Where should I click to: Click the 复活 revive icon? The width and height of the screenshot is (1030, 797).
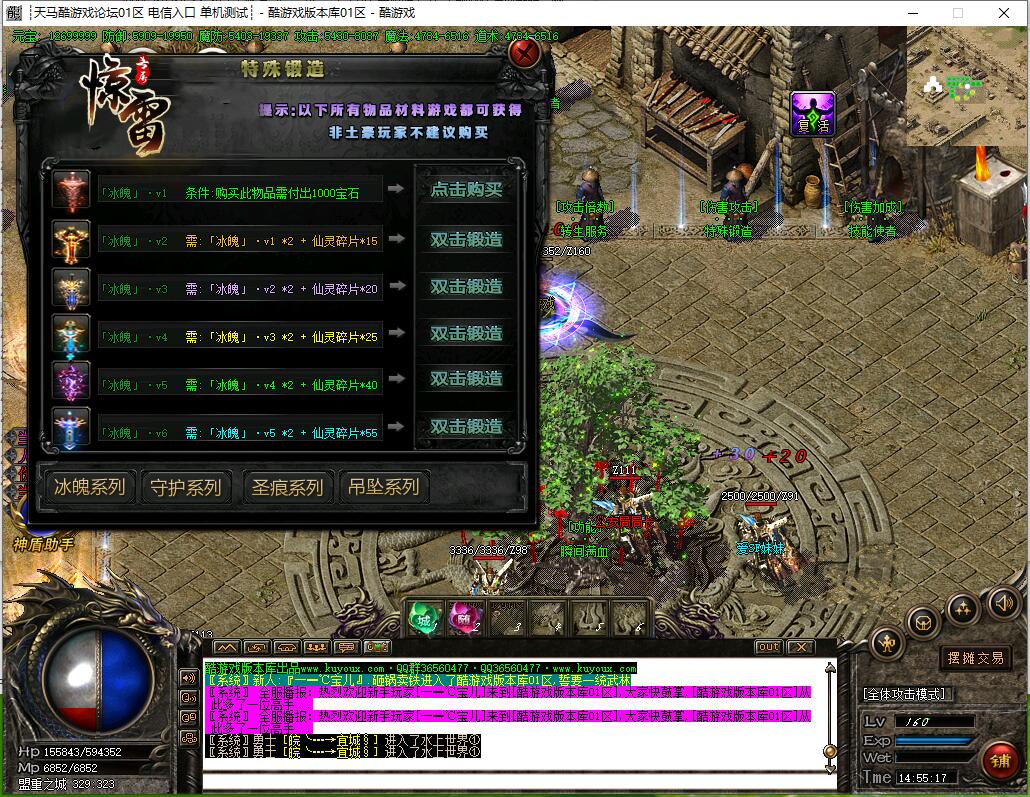coord(813,113)
